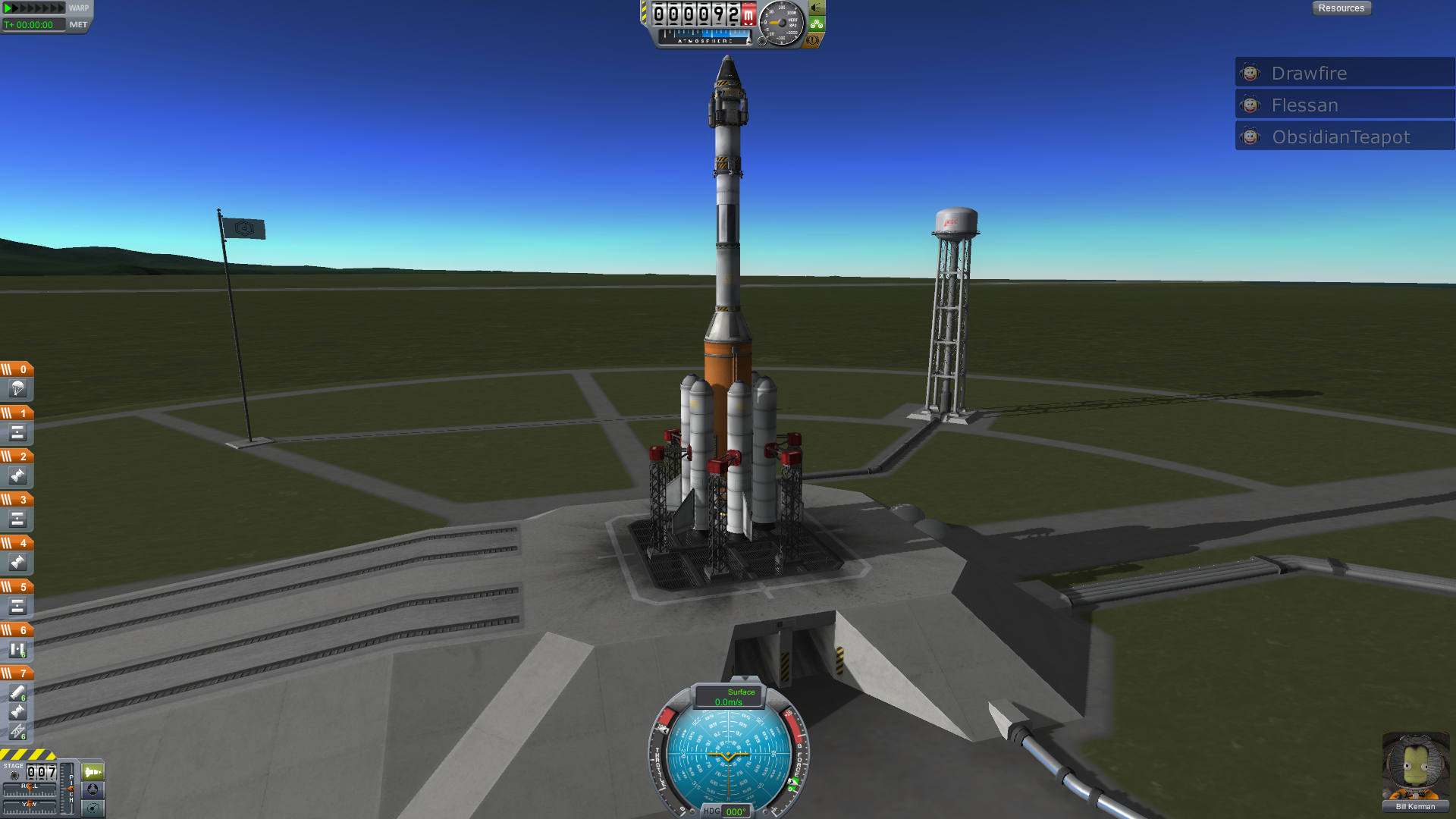Select the radial decoupler group in stage 6

coord(17,649)
